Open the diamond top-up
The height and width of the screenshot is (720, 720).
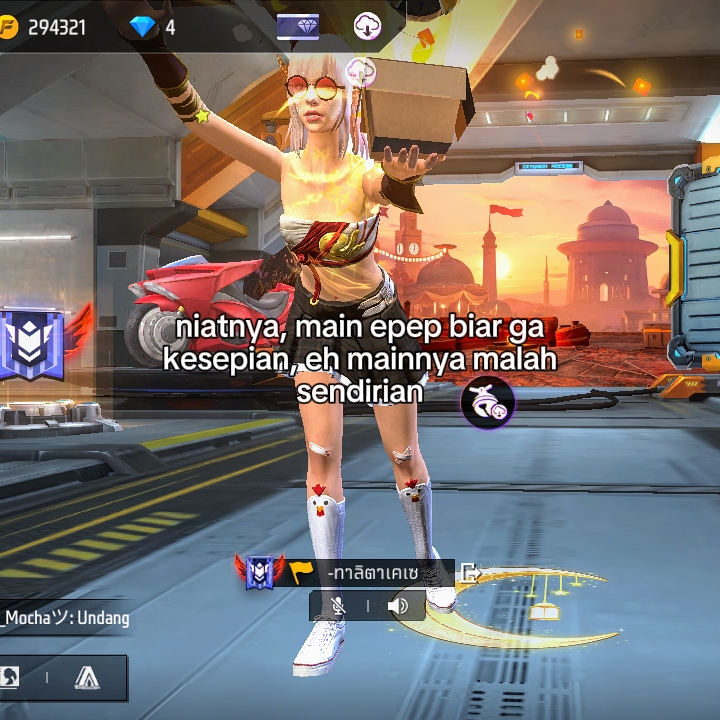(143, 27)
